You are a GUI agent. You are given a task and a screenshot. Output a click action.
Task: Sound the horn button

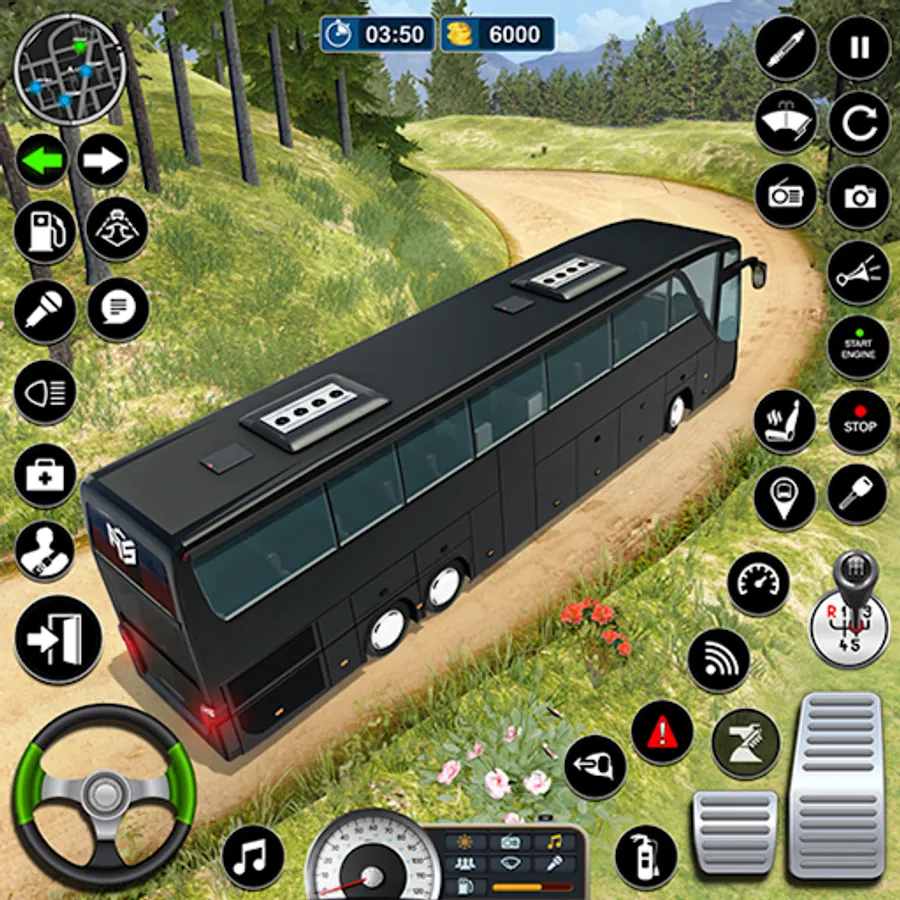tap(859, 272)
